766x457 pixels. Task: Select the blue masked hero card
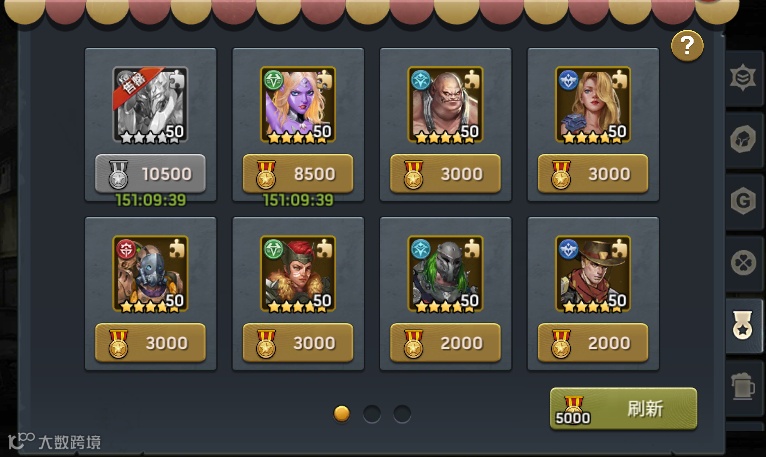[x=150, y=273]
